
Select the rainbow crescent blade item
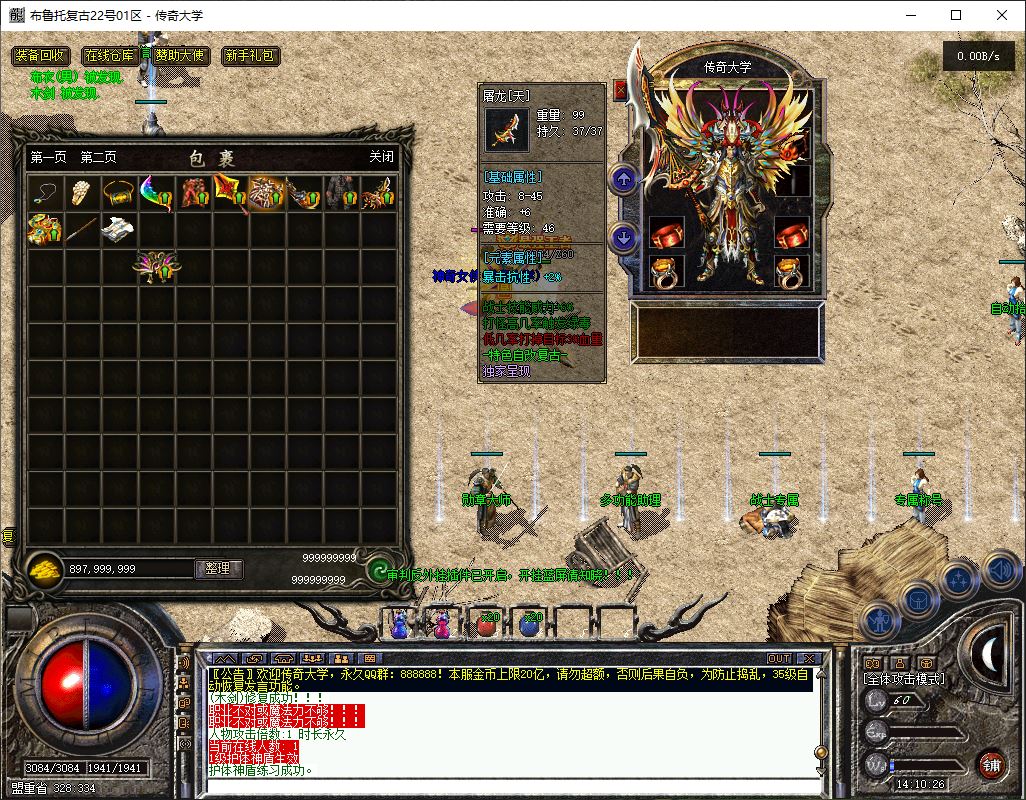point(156,193)
